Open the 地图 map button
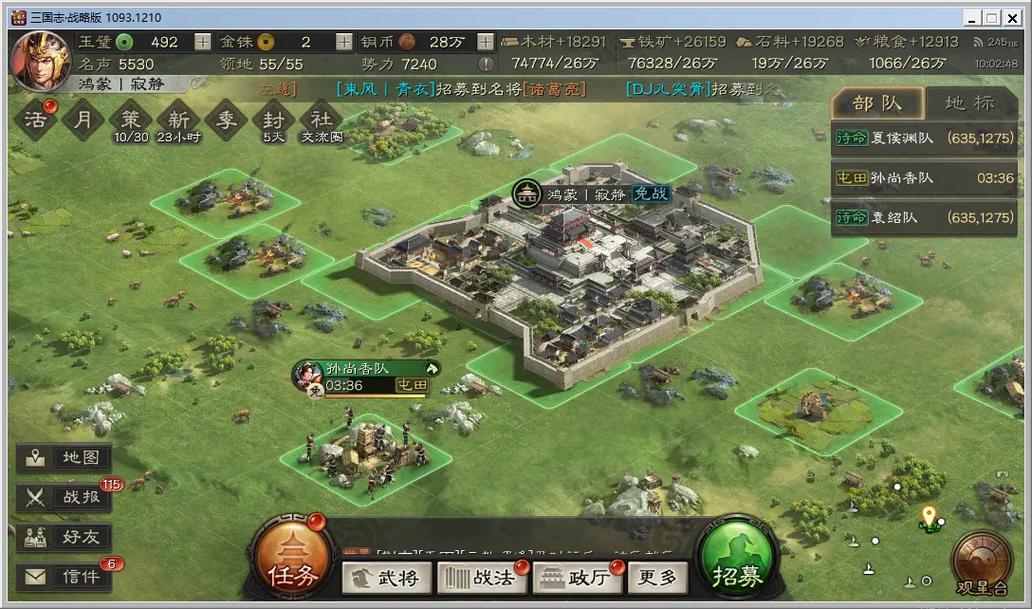 pos(65,458)
